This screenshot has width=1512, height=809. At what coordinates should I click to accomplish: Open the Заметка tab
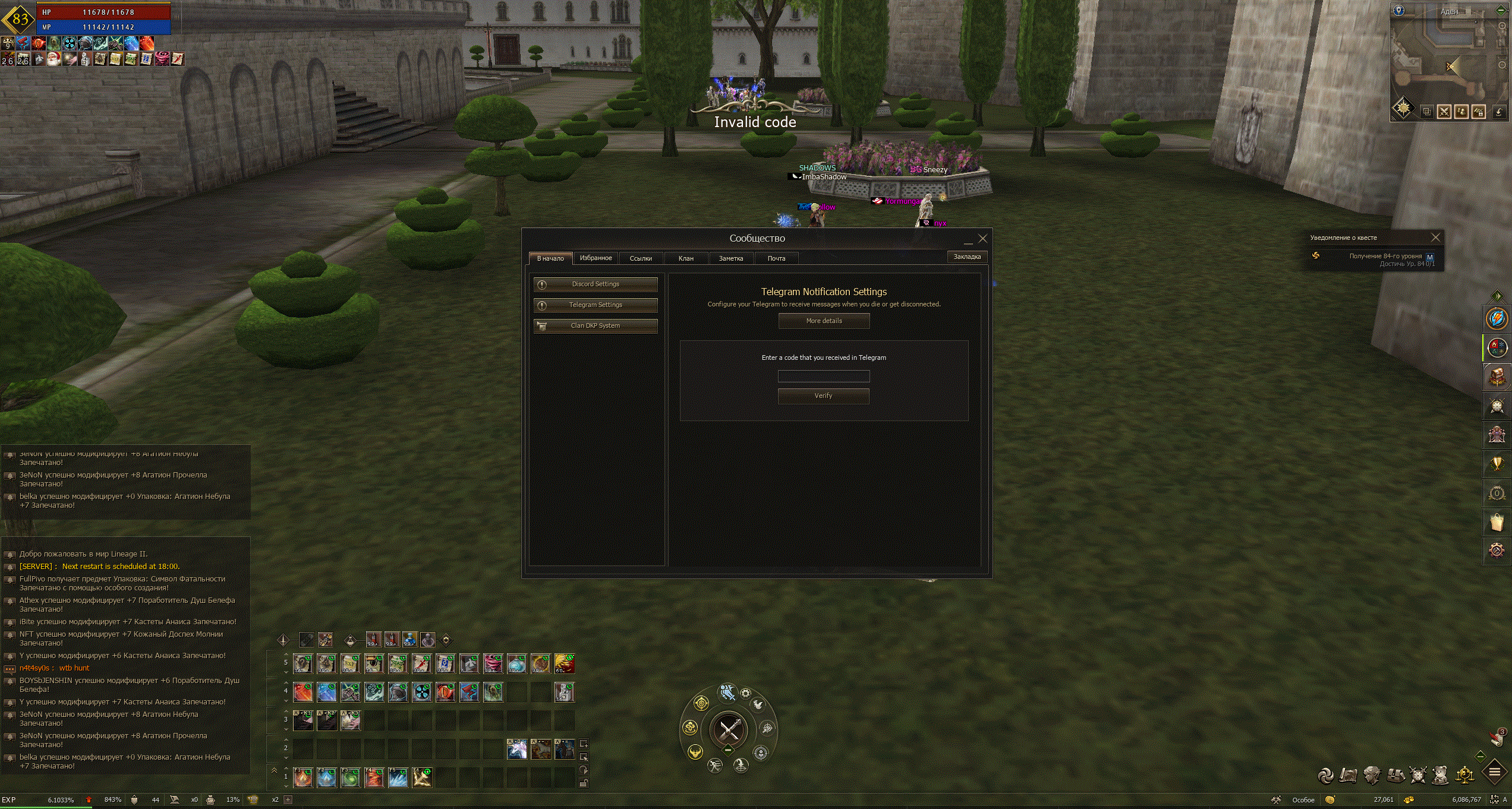[x=731, y=258]
